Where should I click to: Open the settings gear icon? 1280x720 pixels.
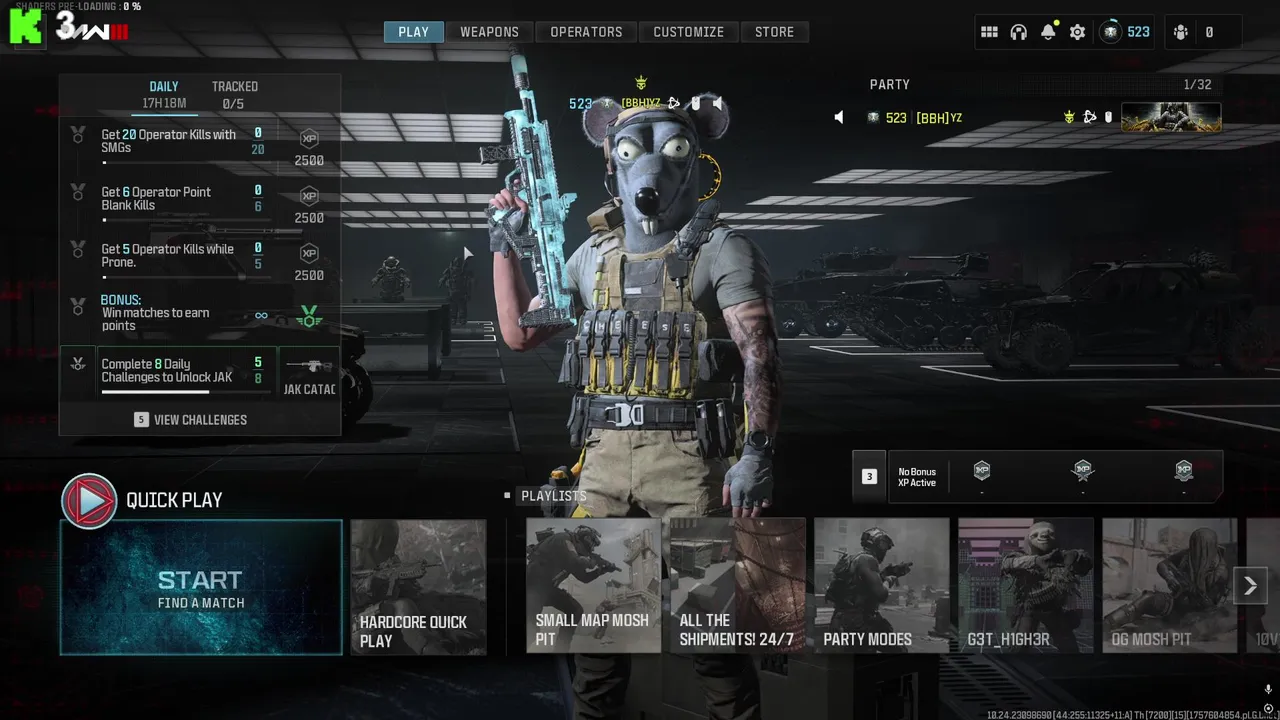(1077, 32)
